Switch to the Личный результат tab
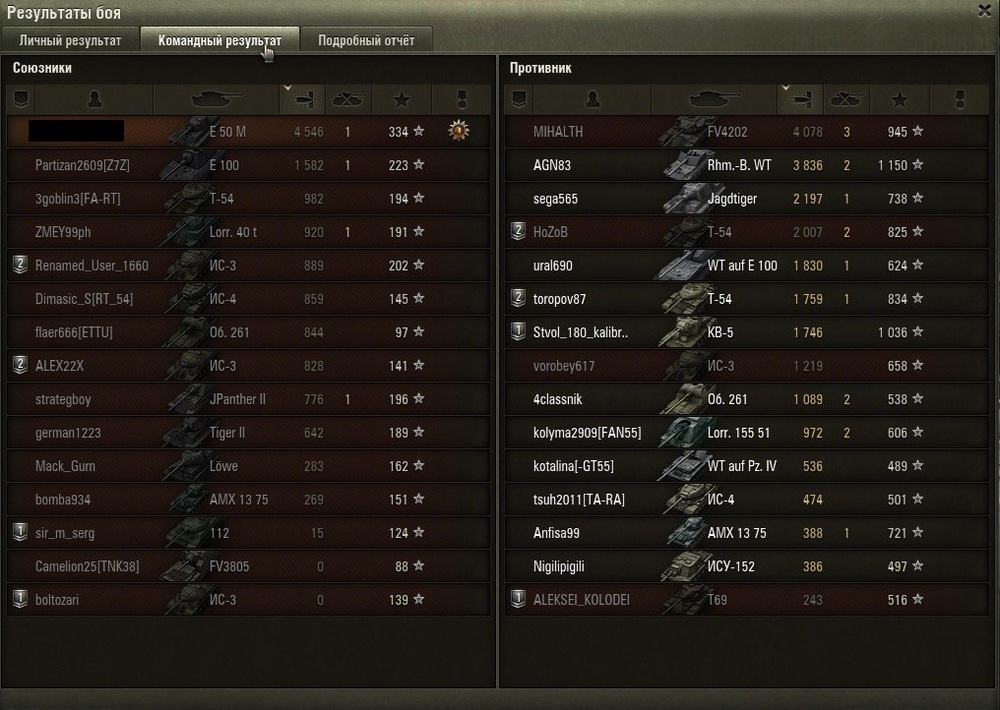The image size is (1000, 710). point(70,41)
